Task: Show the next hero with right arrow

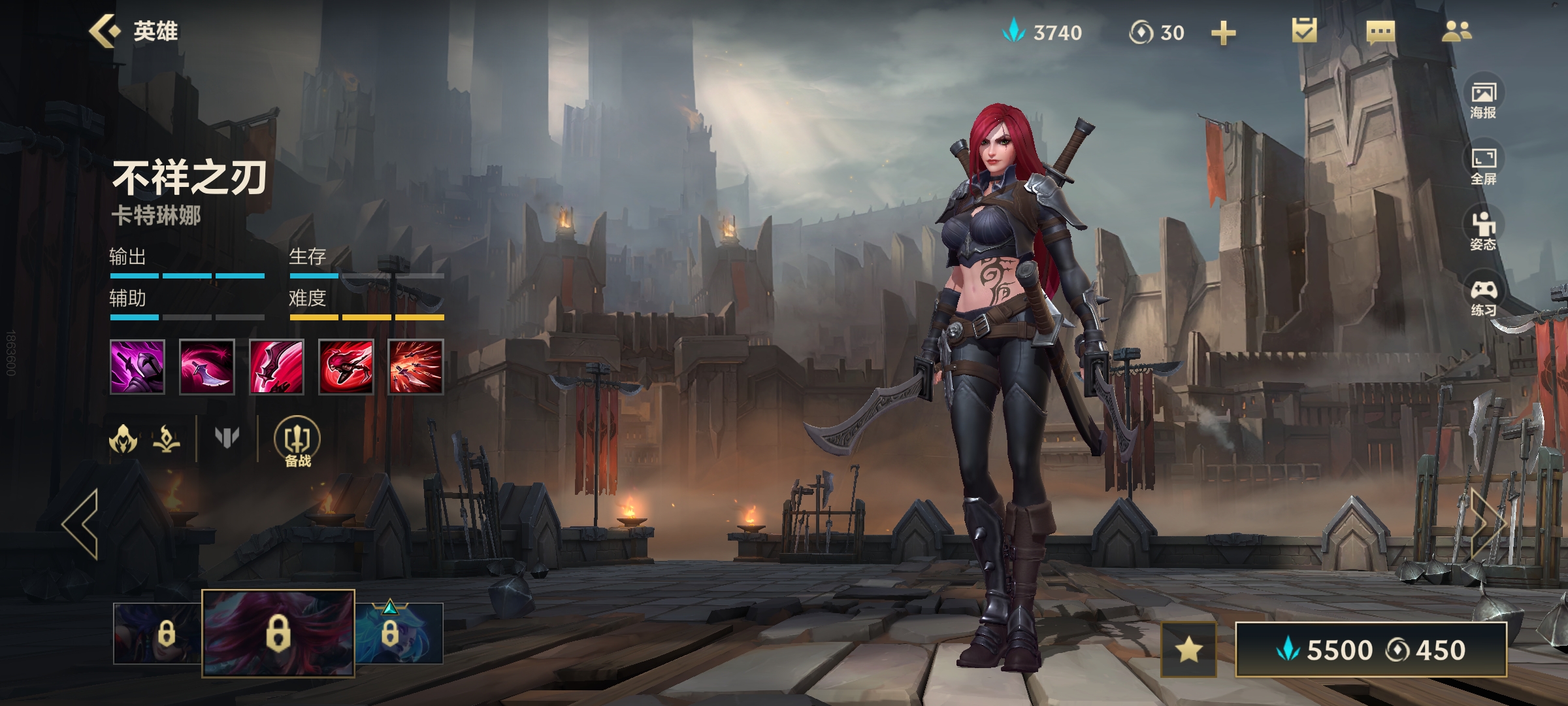Action: [x=1488, y=524]
